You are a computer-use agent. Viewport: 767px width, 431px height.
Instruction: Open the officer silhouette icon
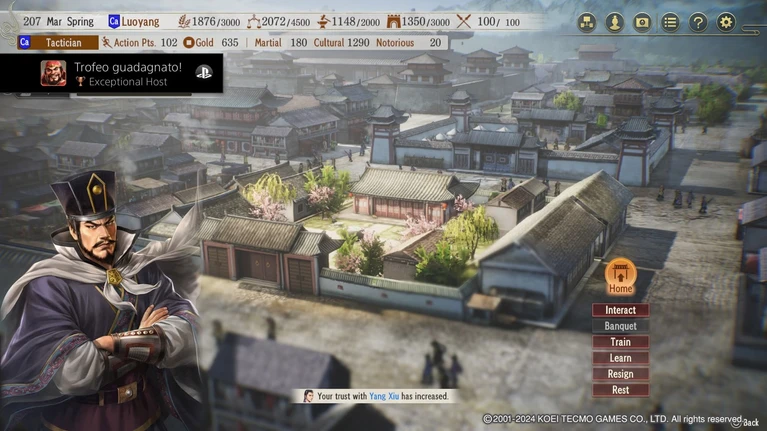(x=614, y=22)
